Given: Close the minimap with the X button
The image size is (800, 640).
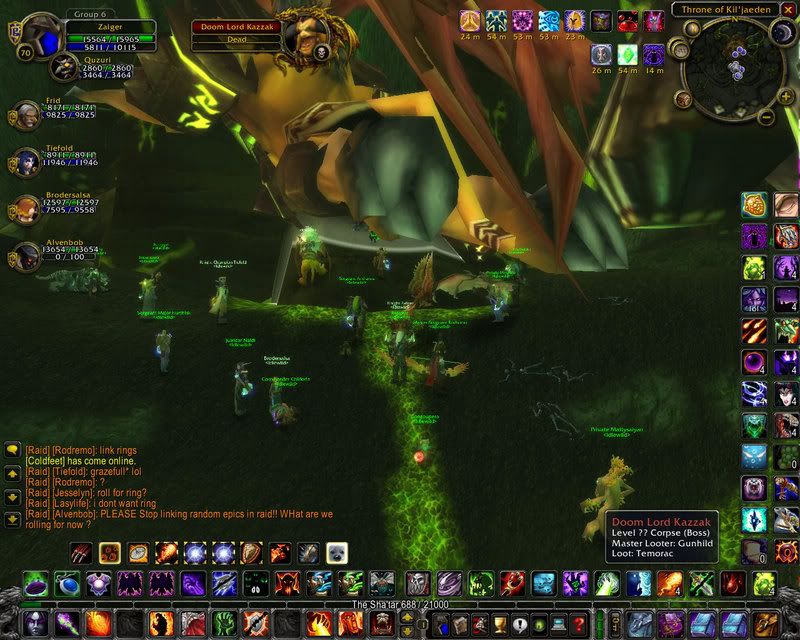Looking at the screenshot, I should [787, 10].
